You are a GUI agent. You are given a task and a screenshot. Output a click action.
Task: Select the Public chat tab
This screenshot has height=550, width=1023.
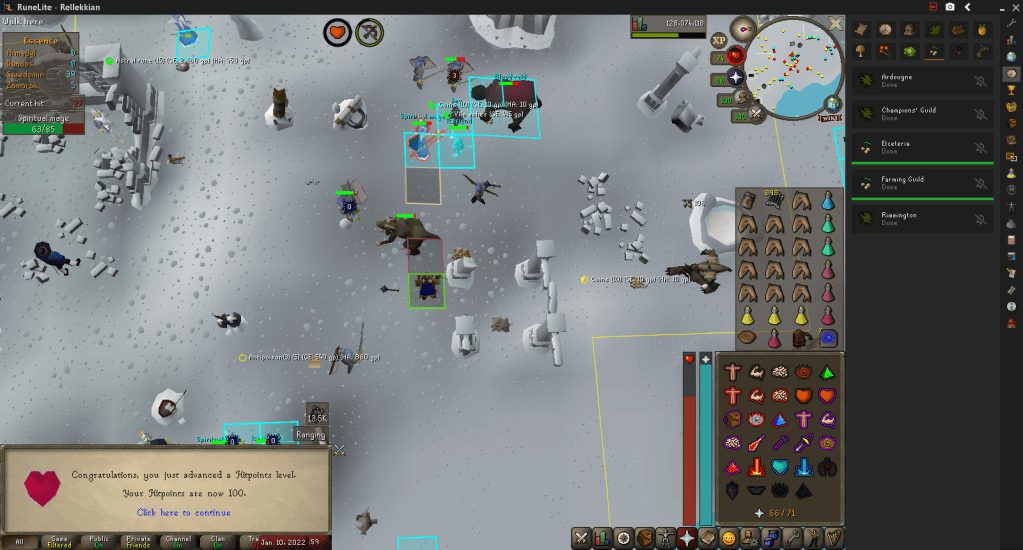click(x=99, y=541)
